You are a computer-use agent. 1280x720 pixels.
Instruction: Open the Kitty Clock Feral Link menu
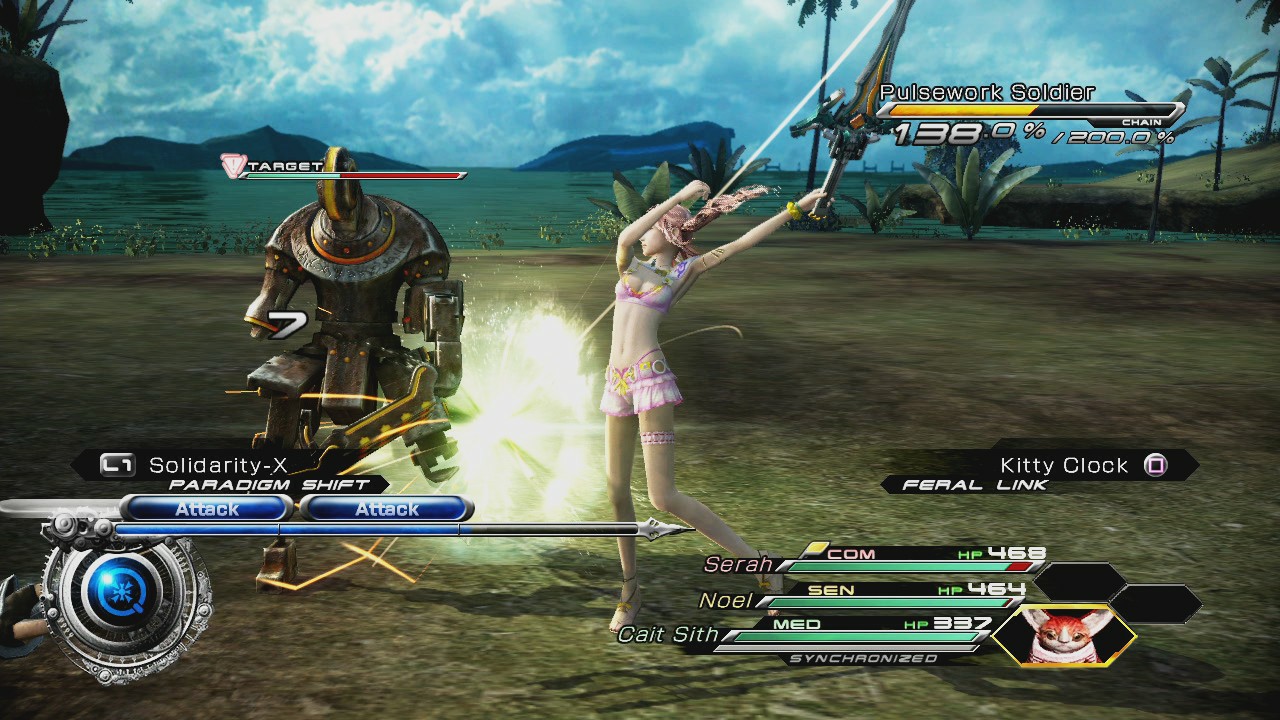click(x=1063, y=463)
